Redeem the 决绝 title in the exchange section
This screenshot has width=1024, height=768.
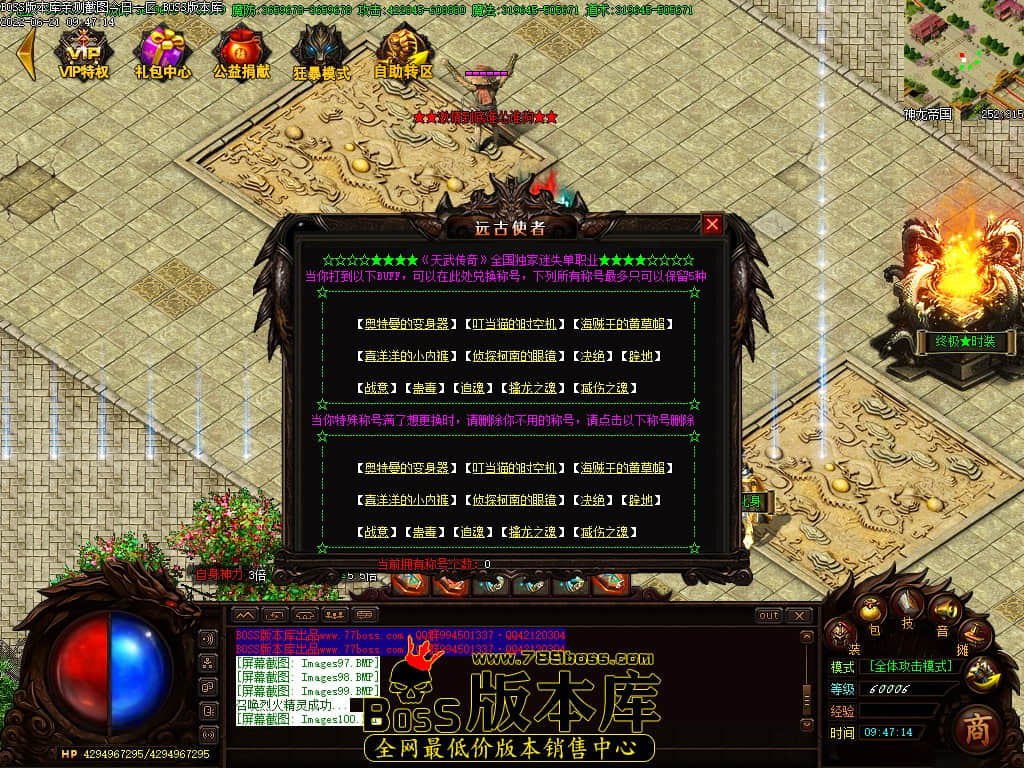(x=593, y=356)
